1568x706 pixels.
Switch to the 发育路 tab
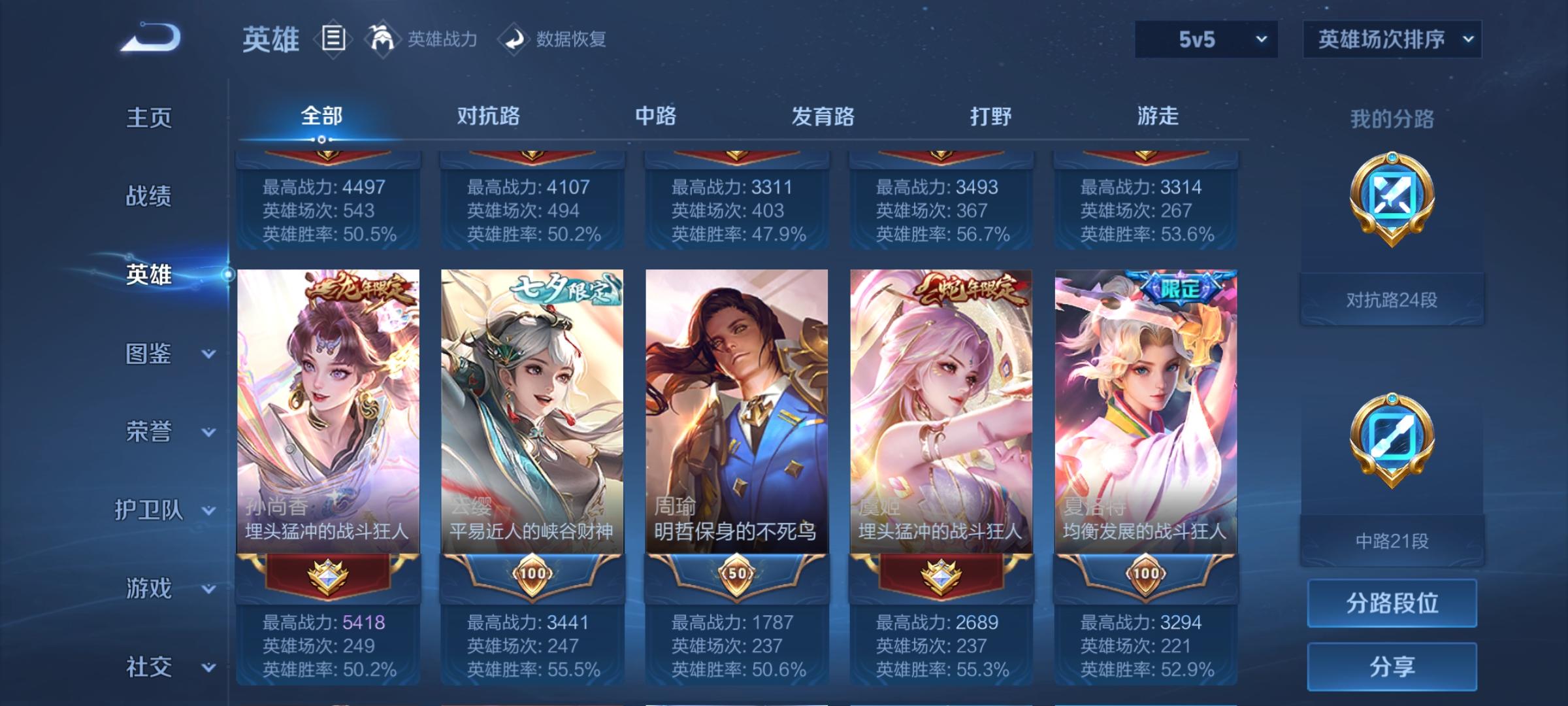click(x=821, y=116)
